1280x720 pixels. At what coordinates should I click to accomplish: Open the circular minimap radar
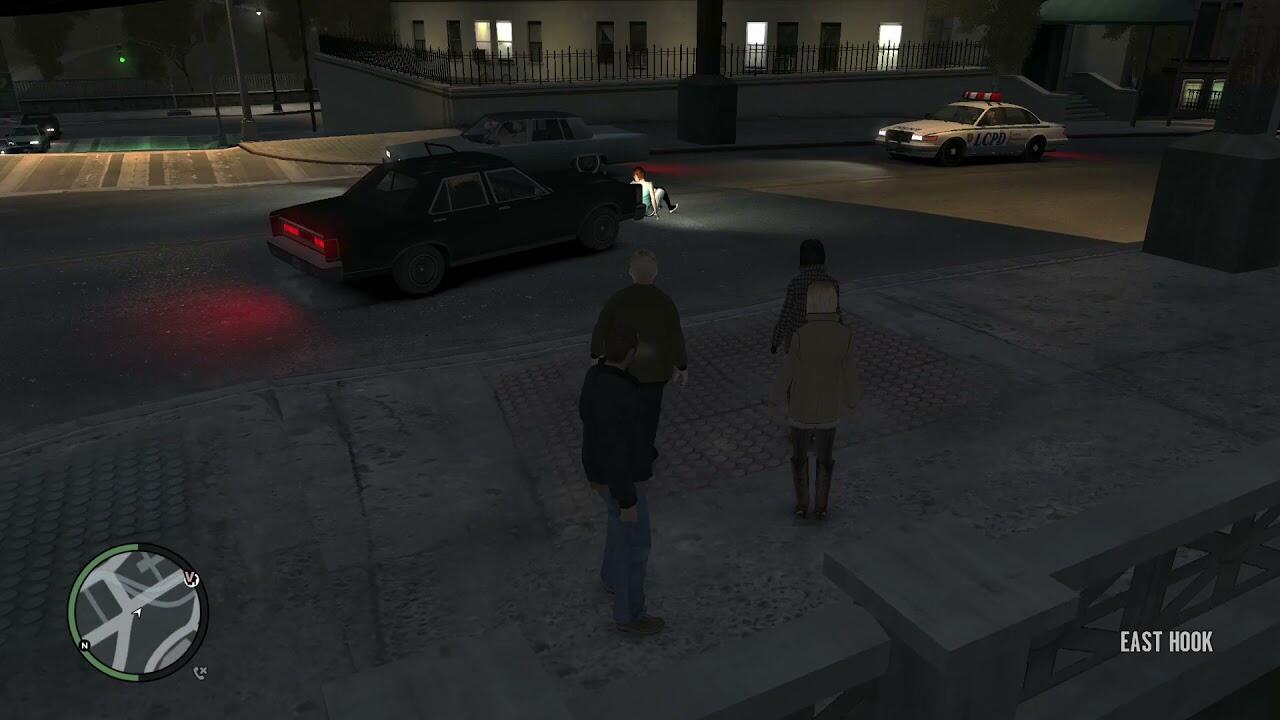click(x=138, y=612)
